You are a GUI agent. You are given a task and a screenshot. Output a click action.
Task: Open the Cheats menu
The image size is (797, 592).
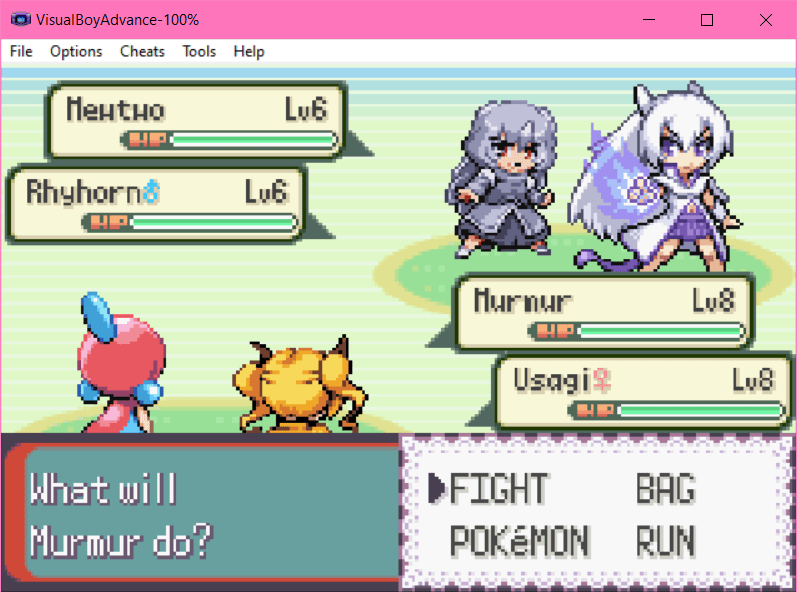(142, 51)
